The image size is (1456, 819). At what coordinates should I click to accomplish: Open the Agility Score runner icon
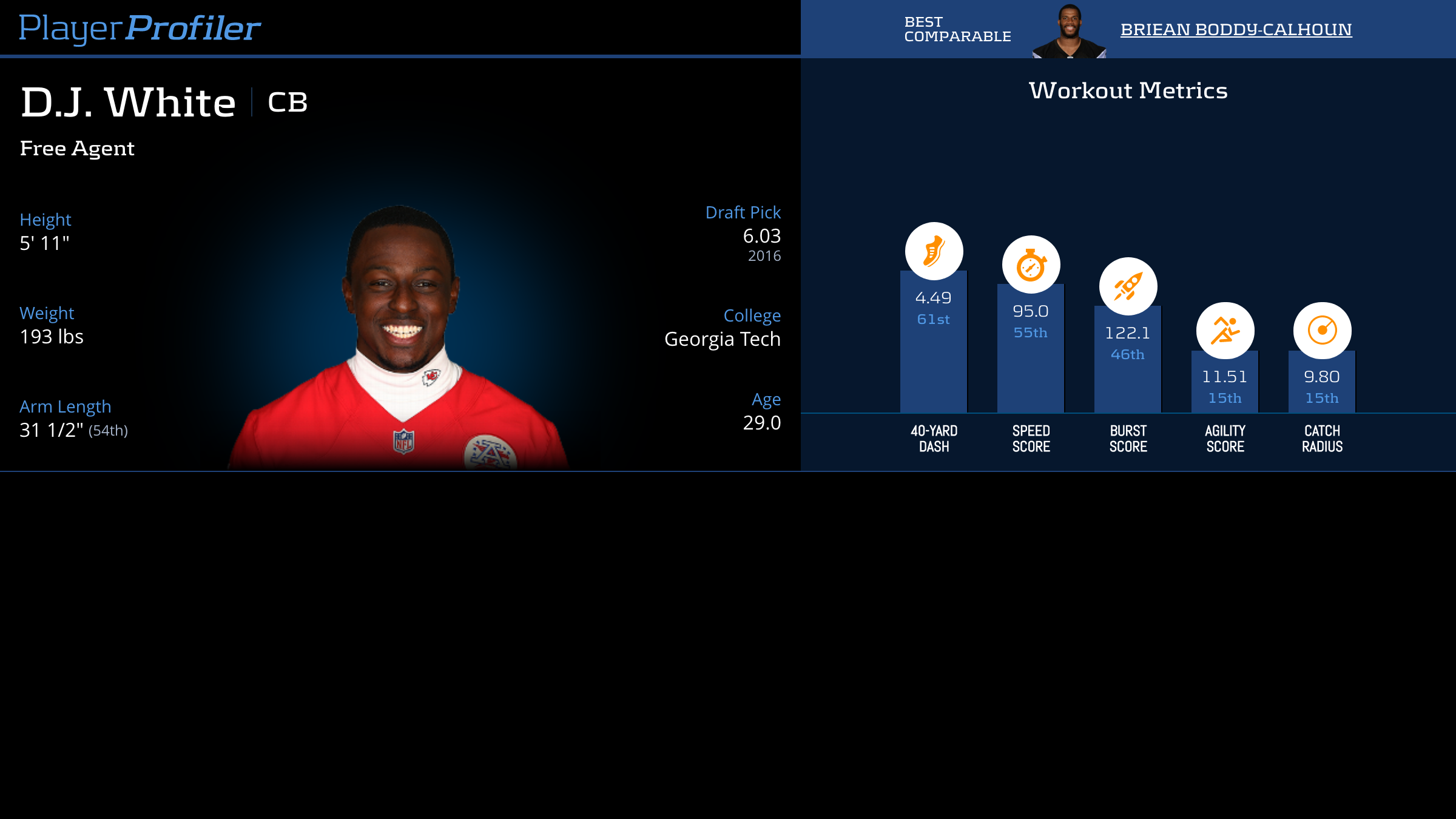coord(1225,331)
